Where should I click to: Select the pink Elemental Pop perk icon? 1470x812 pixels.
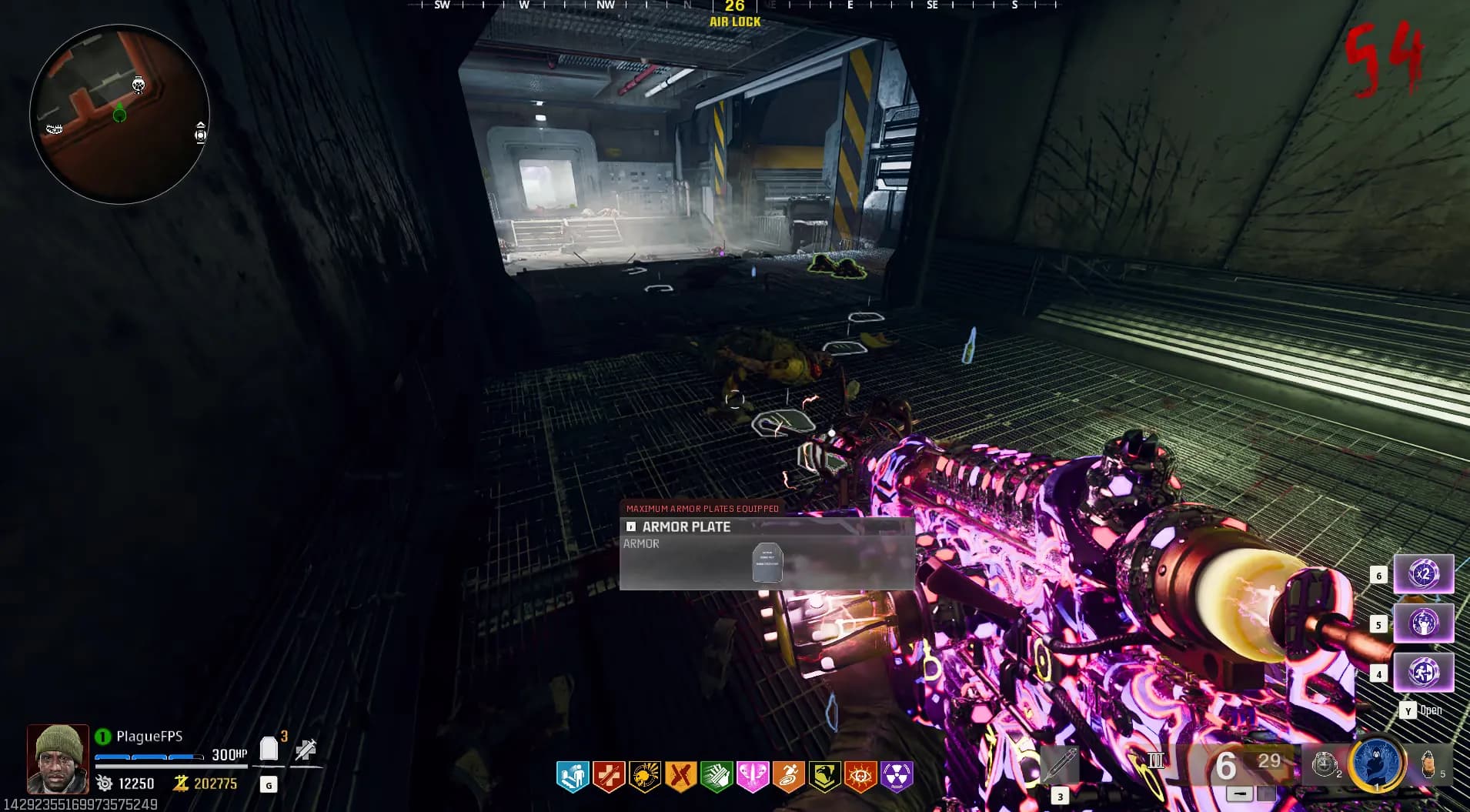tap(753, 777)
